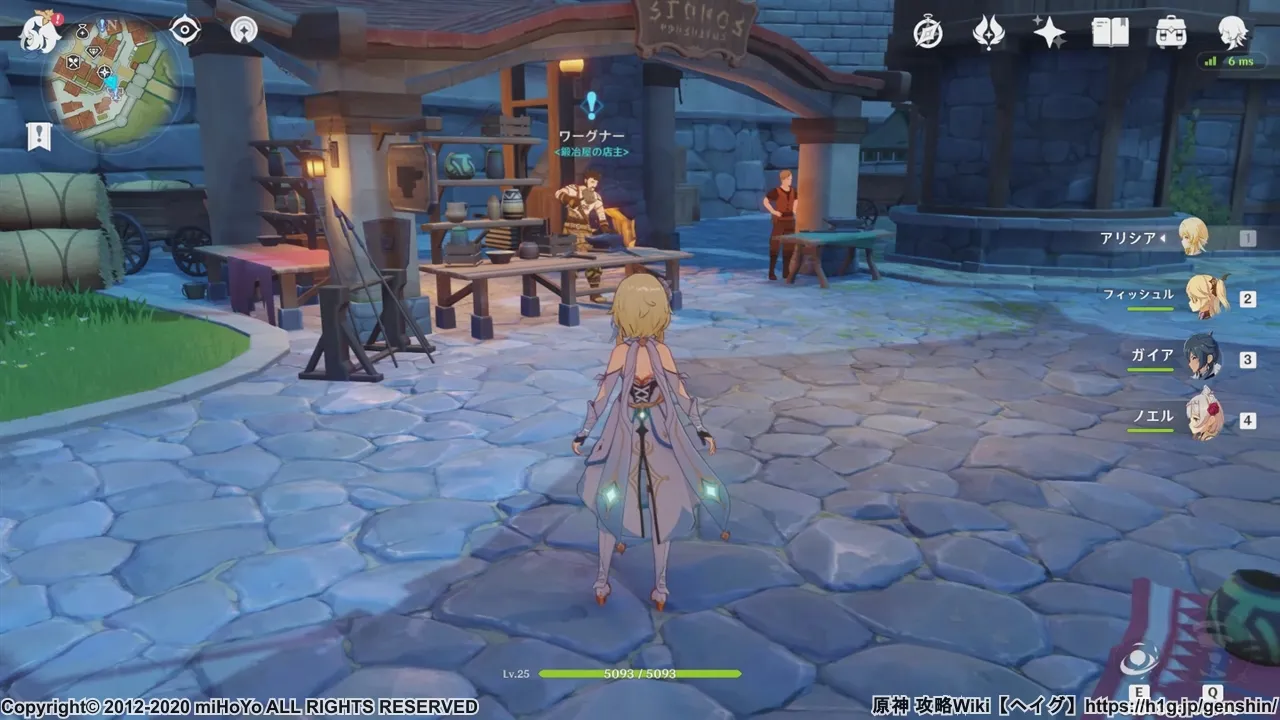
Task: Open the character head profile icon
Action: pos(1232,33)
